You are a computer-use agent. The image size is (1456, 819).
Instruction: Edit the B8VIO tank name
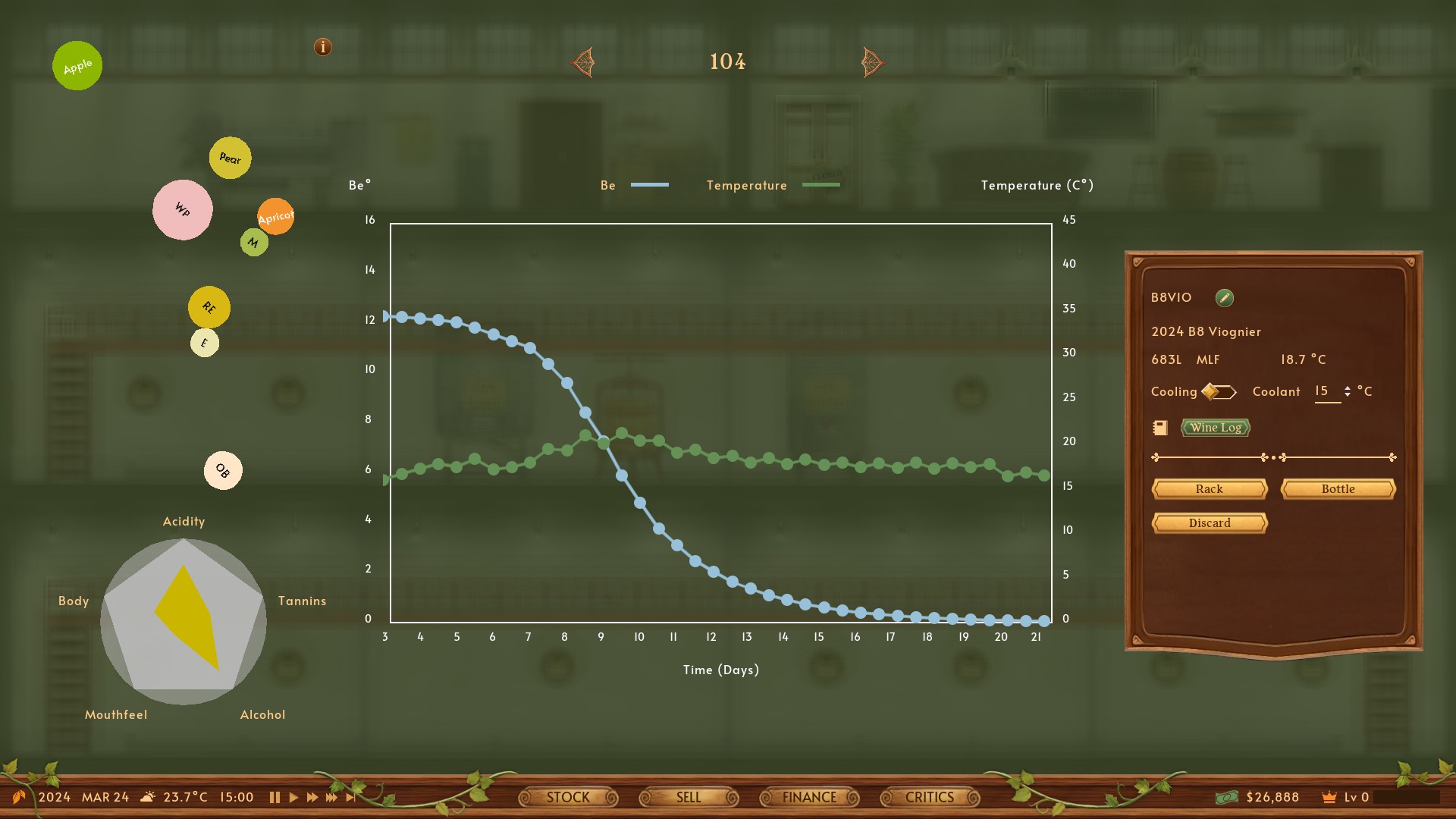click(x=1224, y=298)
